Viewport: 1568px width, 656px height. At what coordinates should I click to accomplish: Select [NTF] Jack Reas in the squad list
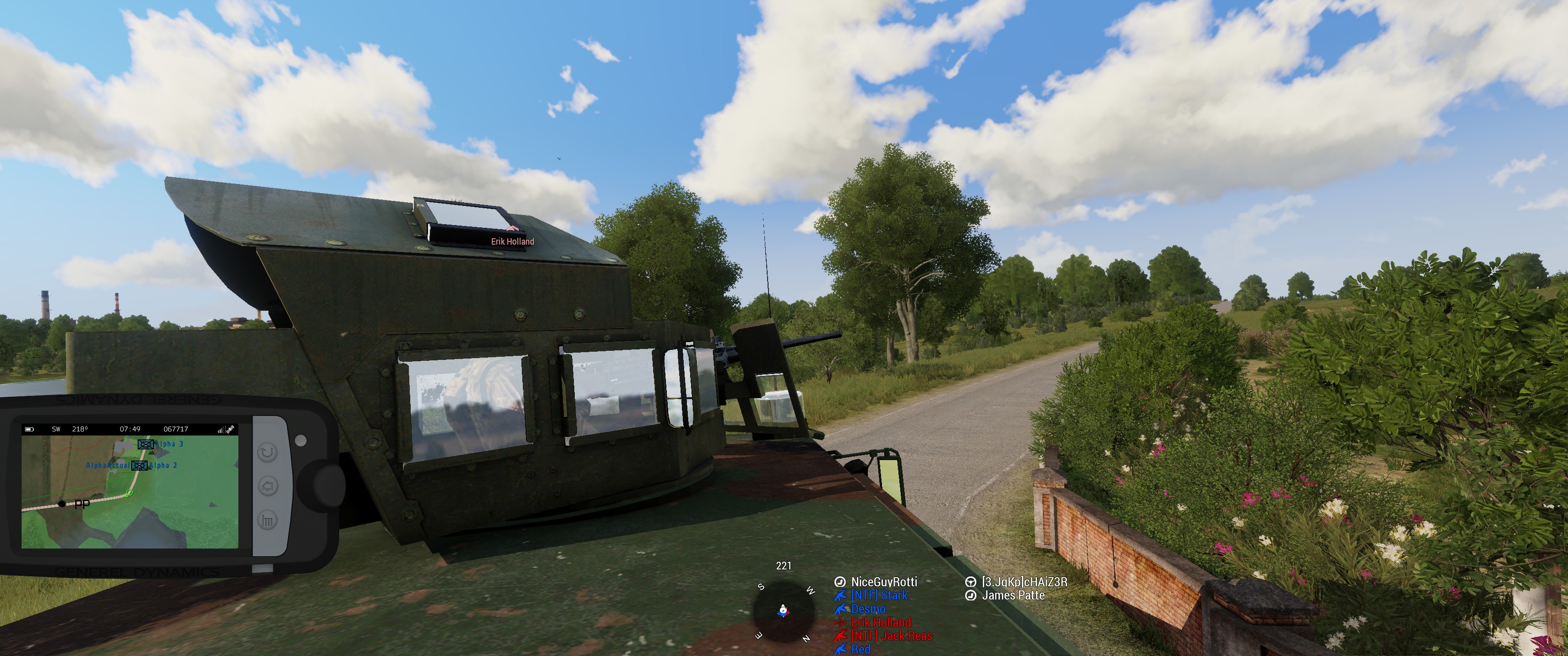(891, 635)
